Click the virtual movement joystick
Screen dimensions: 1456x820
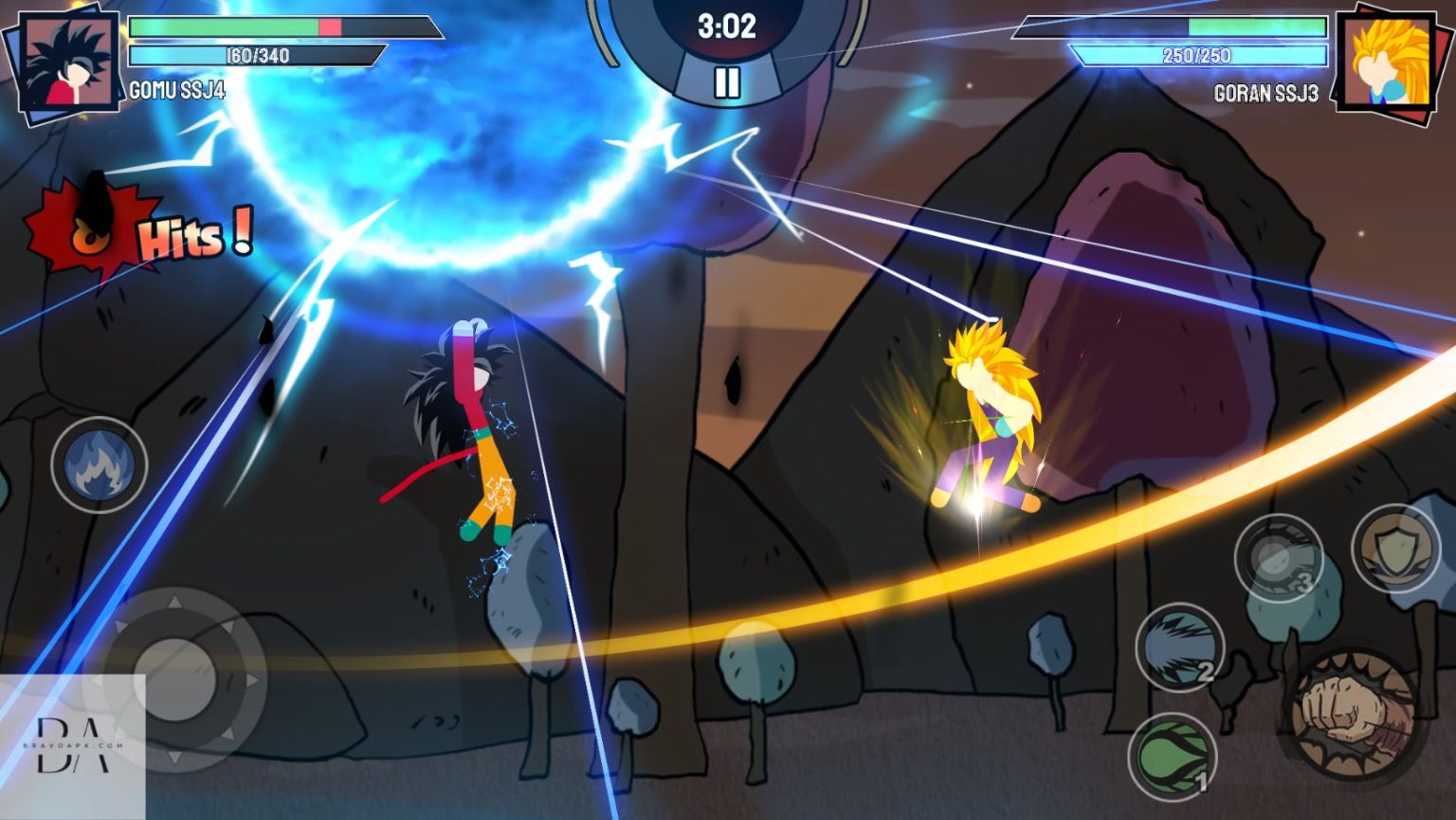[174, 679]
